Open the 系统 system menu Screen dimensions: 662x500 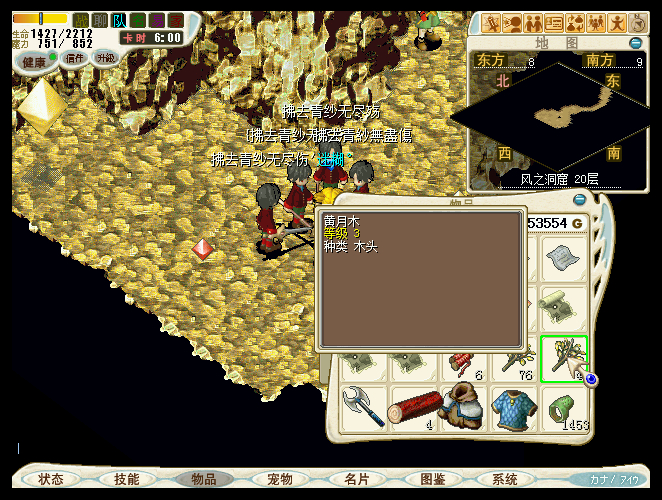point(505,479)
